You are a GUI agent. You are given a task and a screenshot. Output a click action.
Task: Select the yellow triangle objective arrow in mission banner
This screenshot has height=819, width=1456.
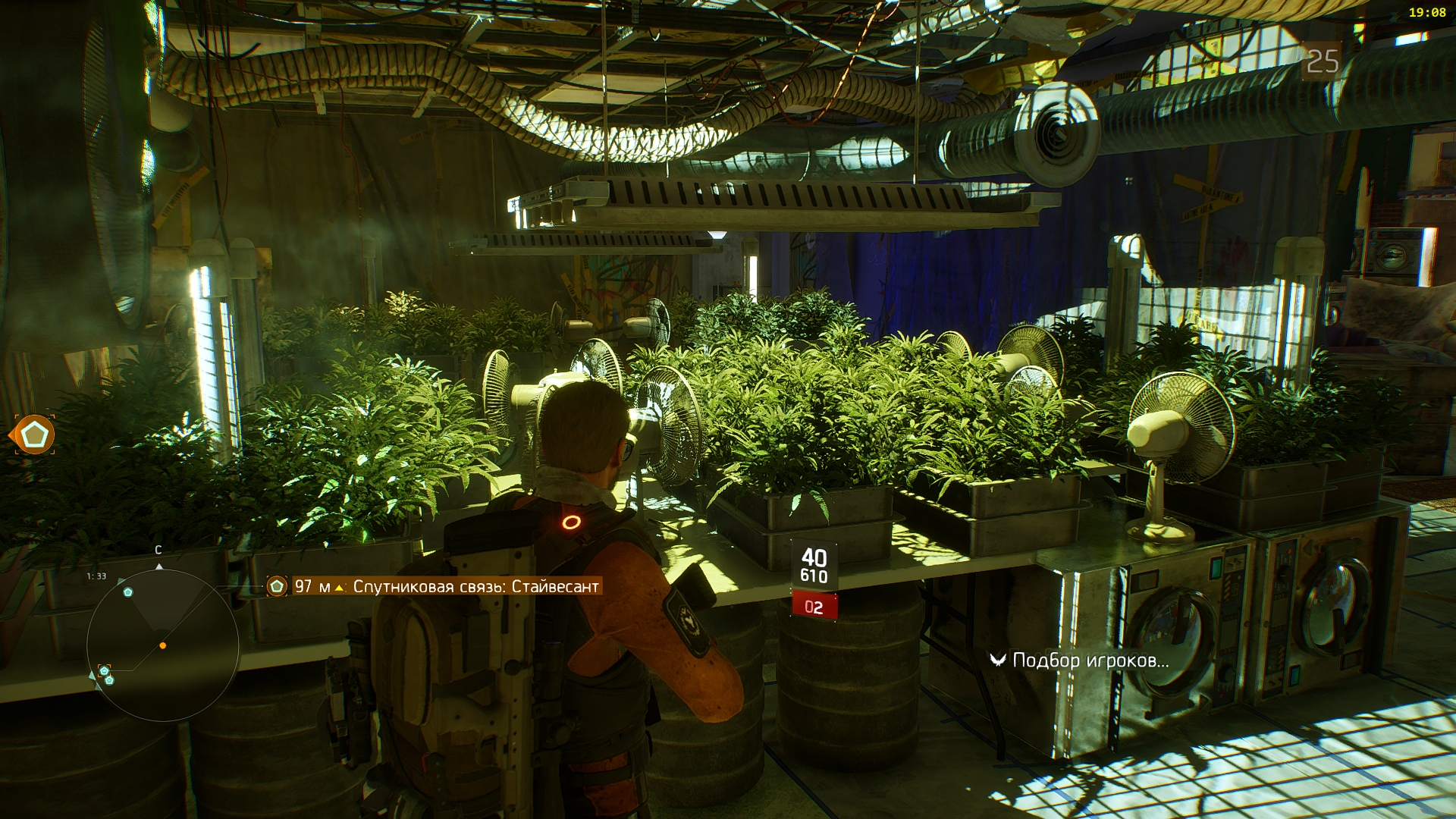(x=339, y=588)
